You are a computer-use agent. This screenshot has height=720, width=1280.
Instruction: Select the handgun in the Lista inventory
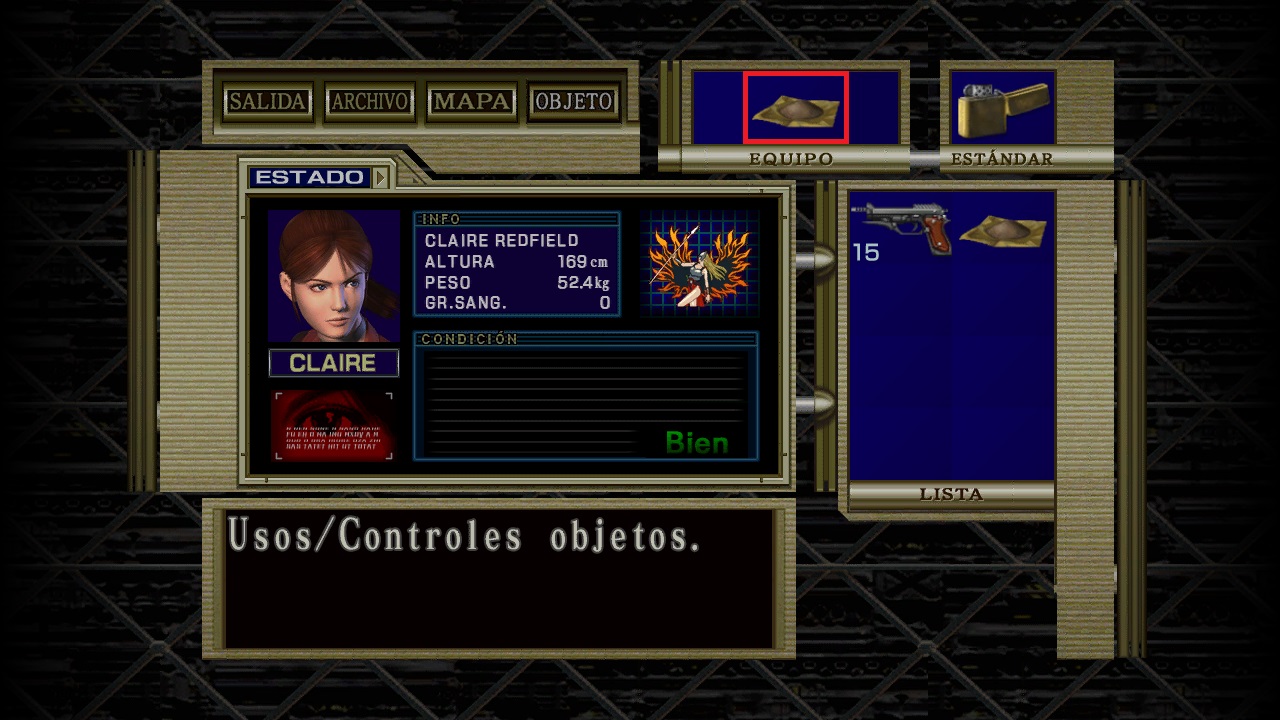(903, 225)
